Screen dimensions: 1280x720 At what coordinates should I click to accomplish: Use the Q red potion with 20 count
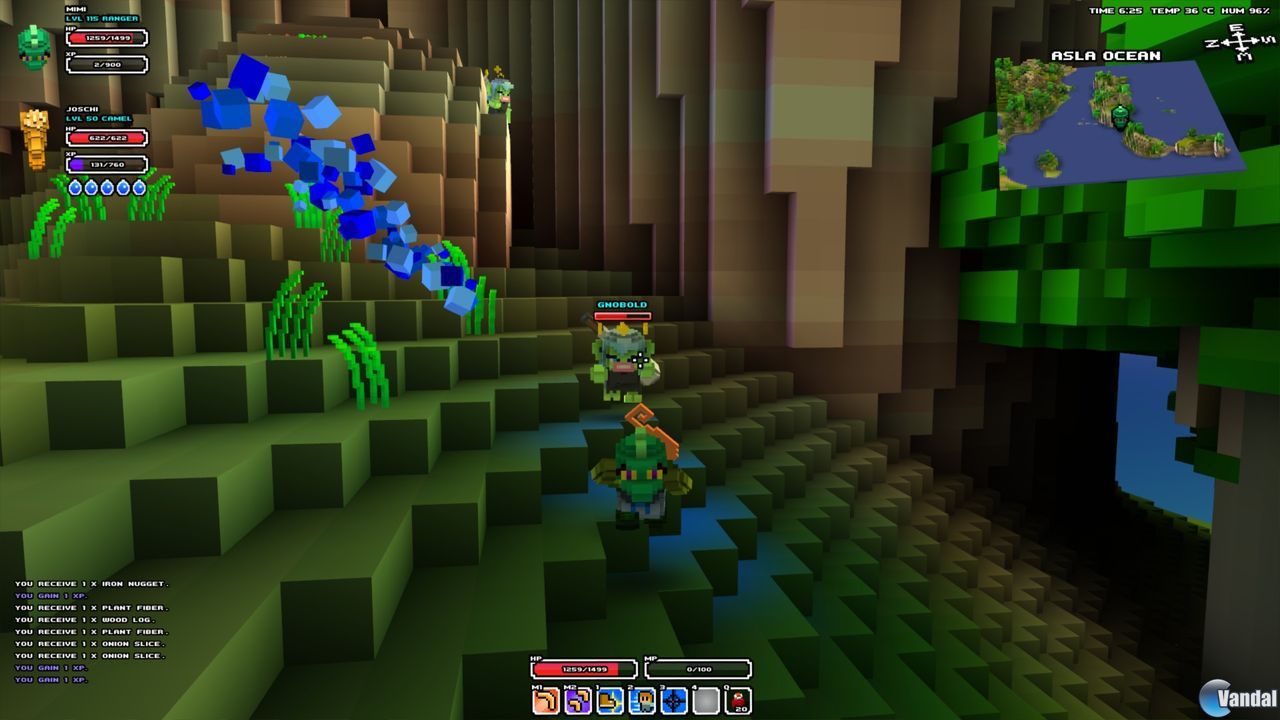[737, 699]
